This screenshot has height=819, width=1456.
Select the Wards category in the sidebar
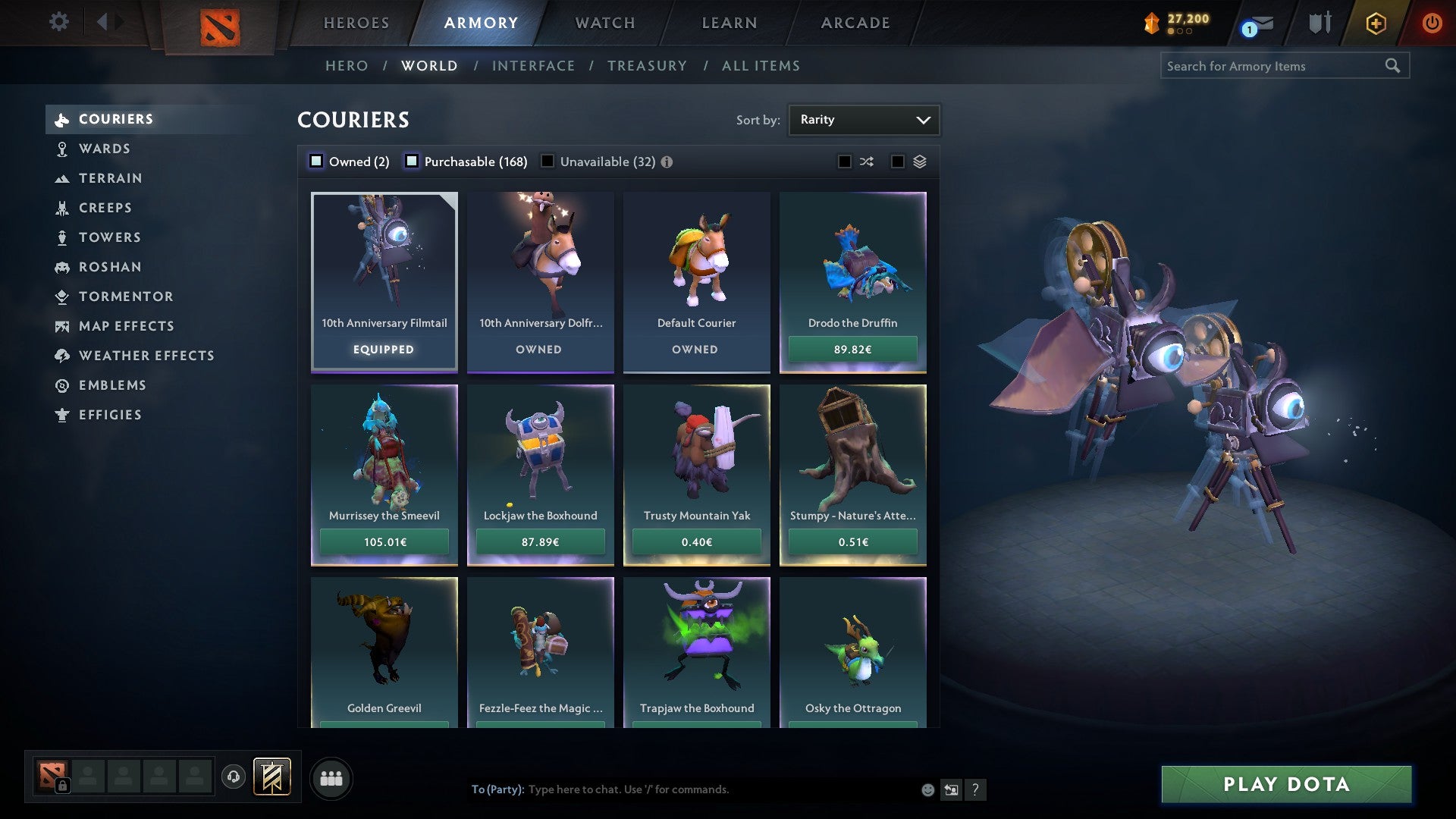point(105,149)
